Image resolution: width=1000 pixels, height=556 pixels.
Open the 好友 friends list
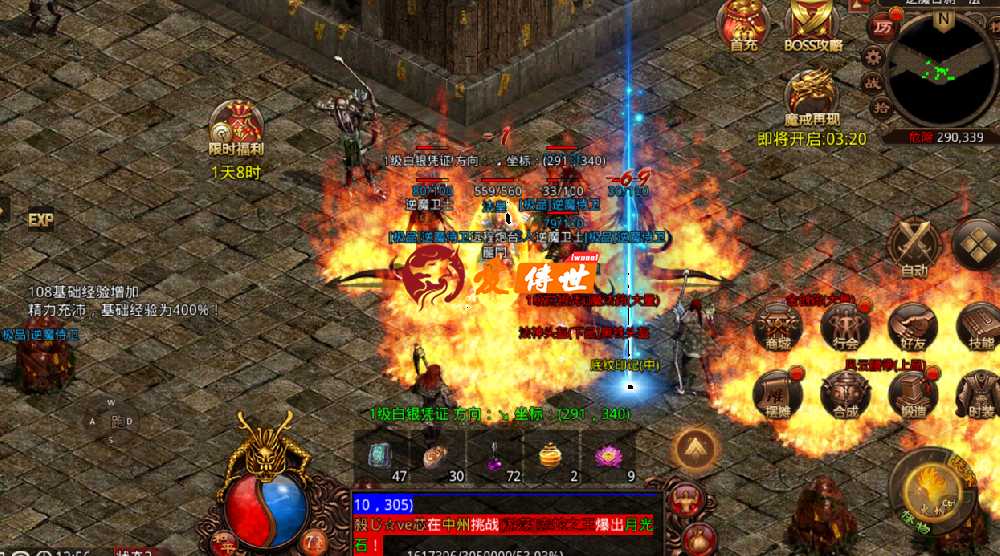tap(912, 325)
